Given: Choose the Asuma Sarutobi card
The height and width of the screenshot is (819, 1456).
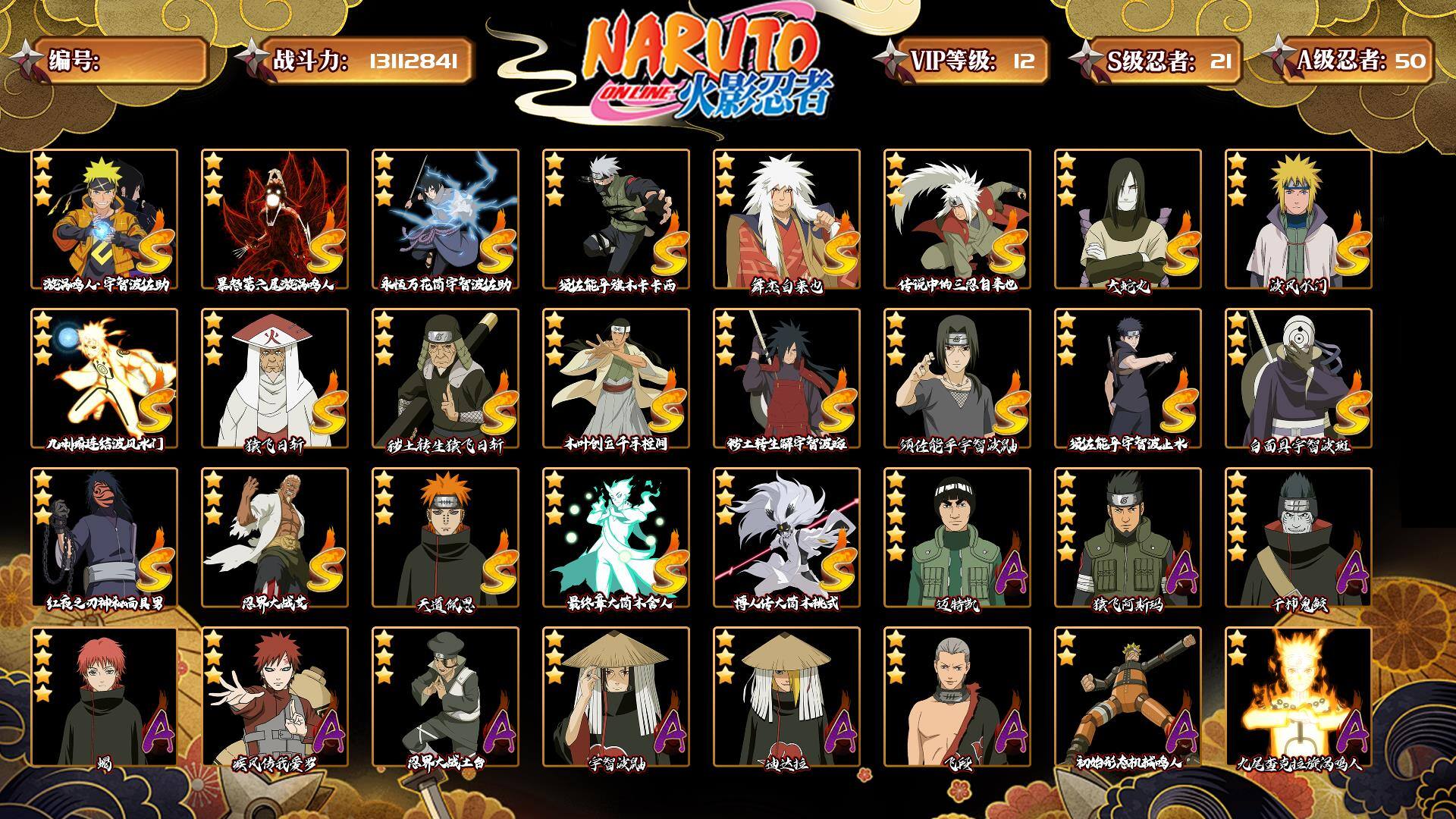Looking at the screenshot, I should click(1128, 537).
